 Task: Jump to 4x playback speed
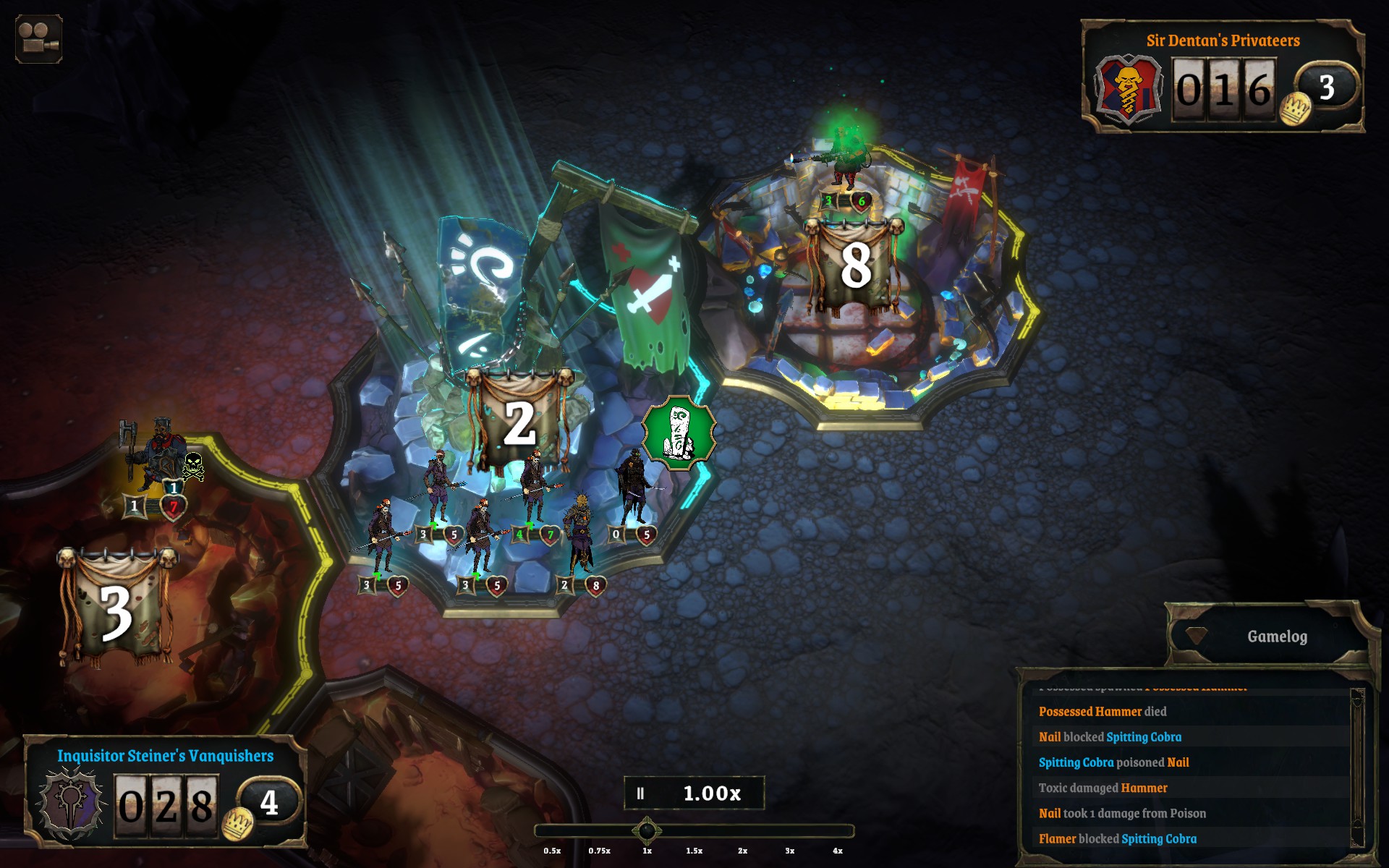click(x=838, y=851)
